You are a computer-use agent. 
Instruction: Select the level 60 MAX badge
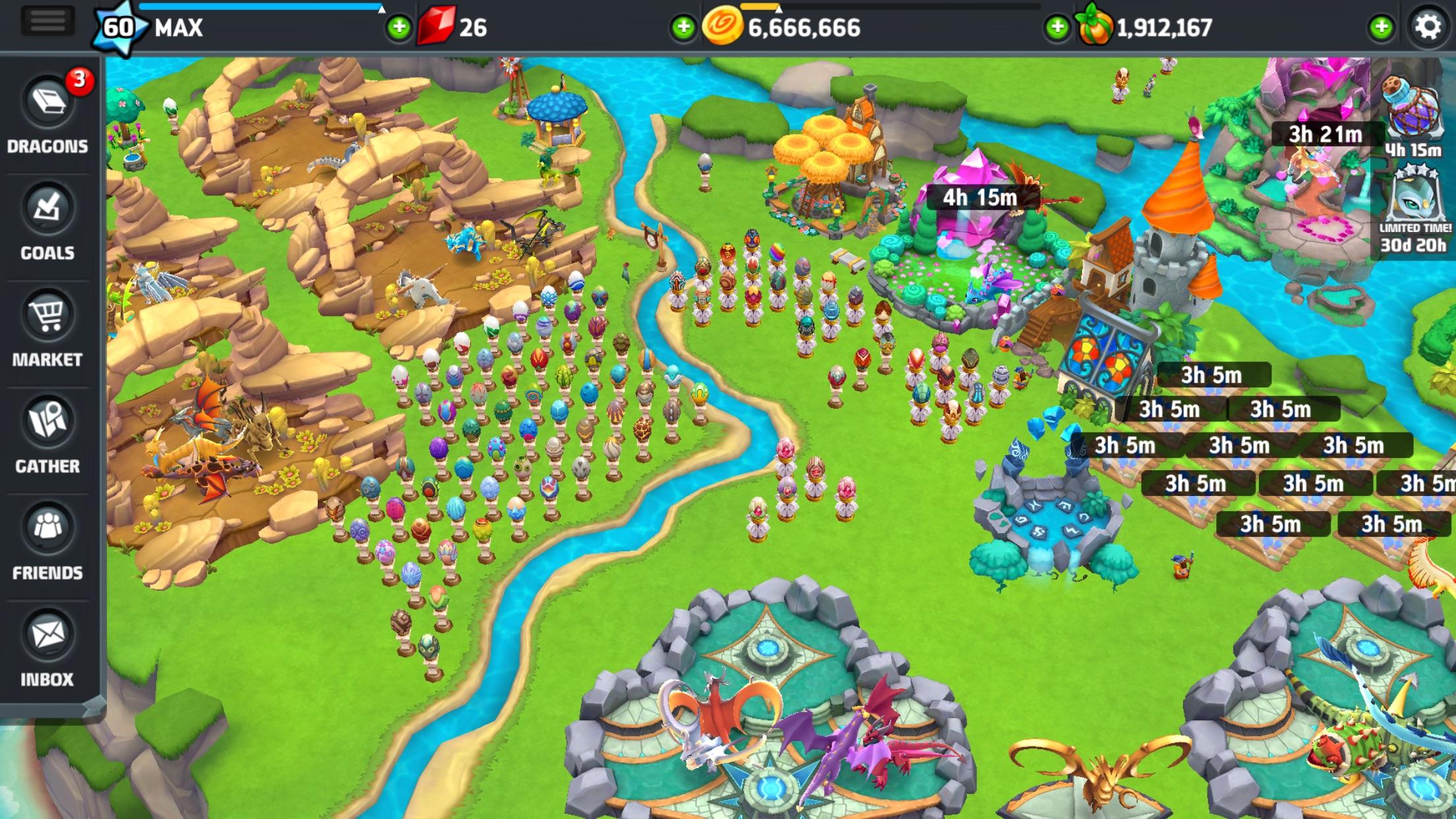(119, 25)
